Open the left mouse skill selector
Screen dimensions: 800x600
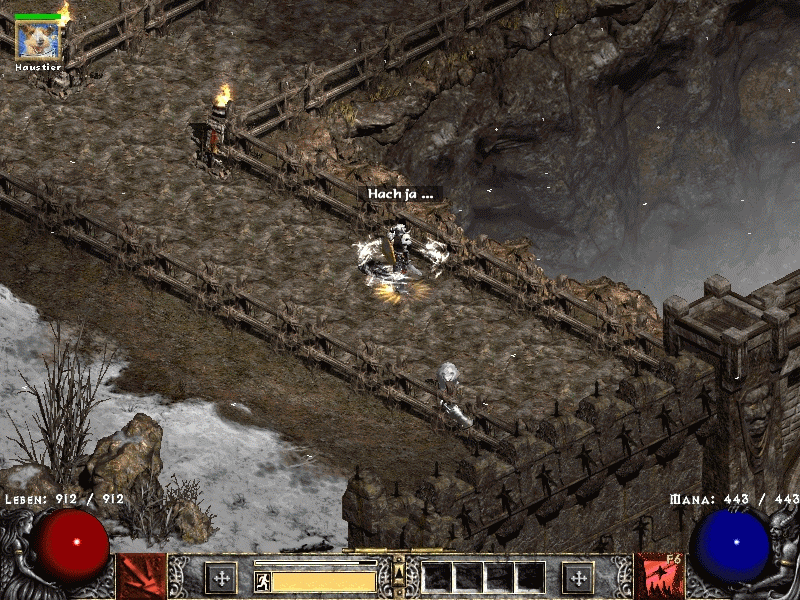pyautogui.click(x=141, y=577)
